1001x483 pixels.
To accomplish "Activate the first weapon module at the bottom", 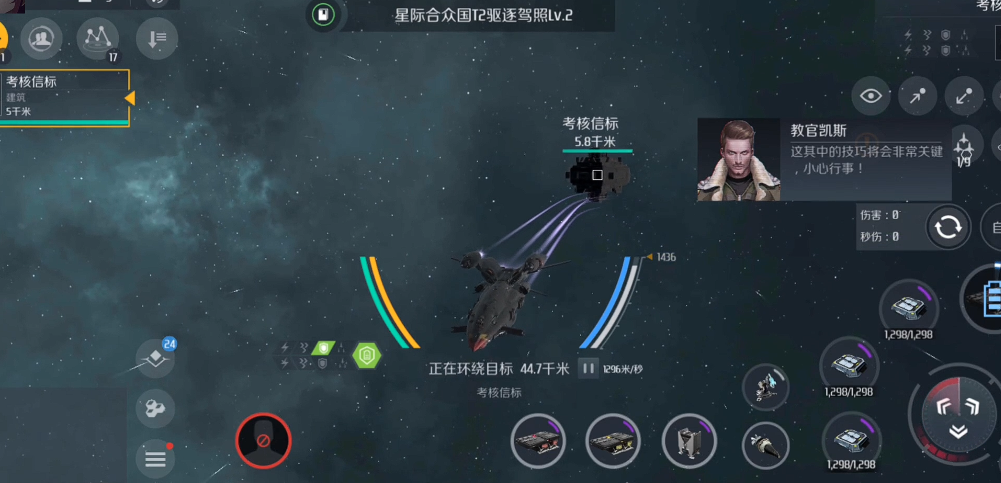I will 538,441.
